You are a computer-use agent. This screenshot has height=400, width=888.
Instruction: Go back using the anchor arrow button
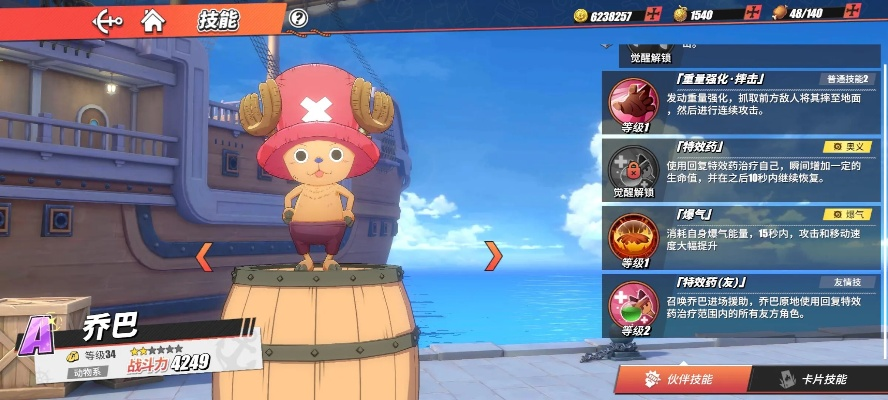click(x=107, y=19)
